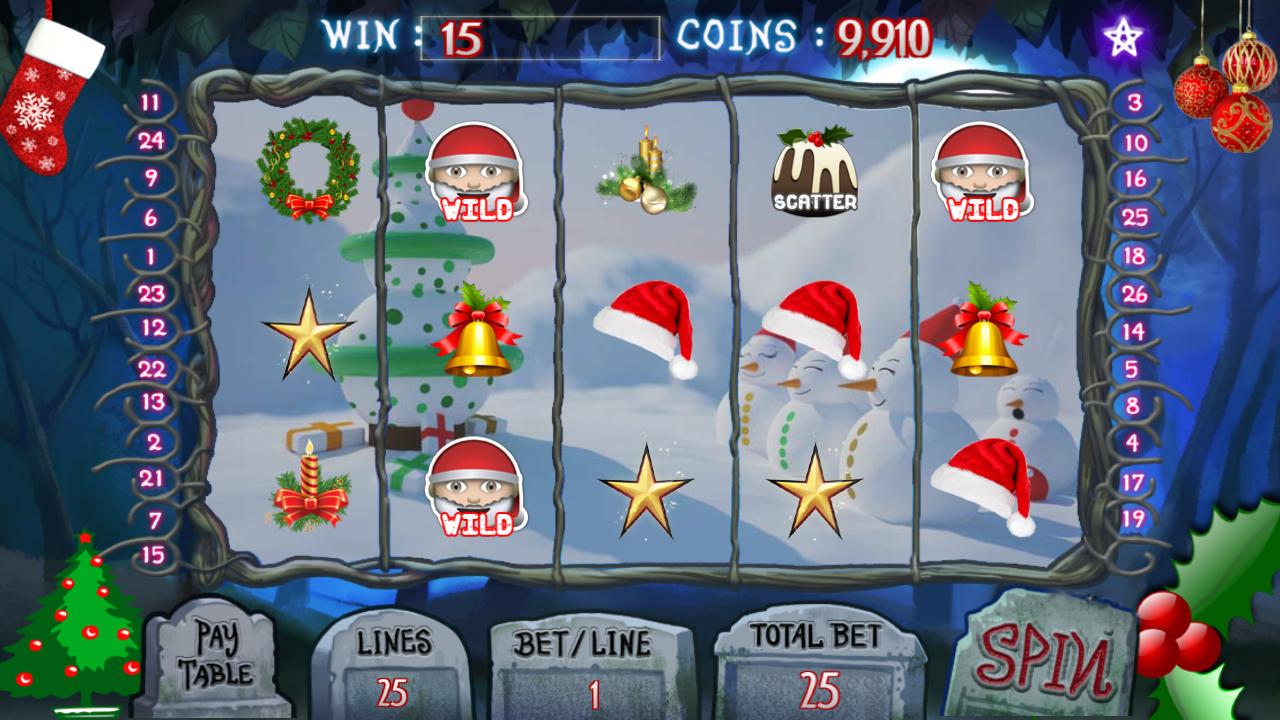Click the Santa WILD symbol on reel two
The height and width of the screenshot is (720, 1280).
pos(478,172)
